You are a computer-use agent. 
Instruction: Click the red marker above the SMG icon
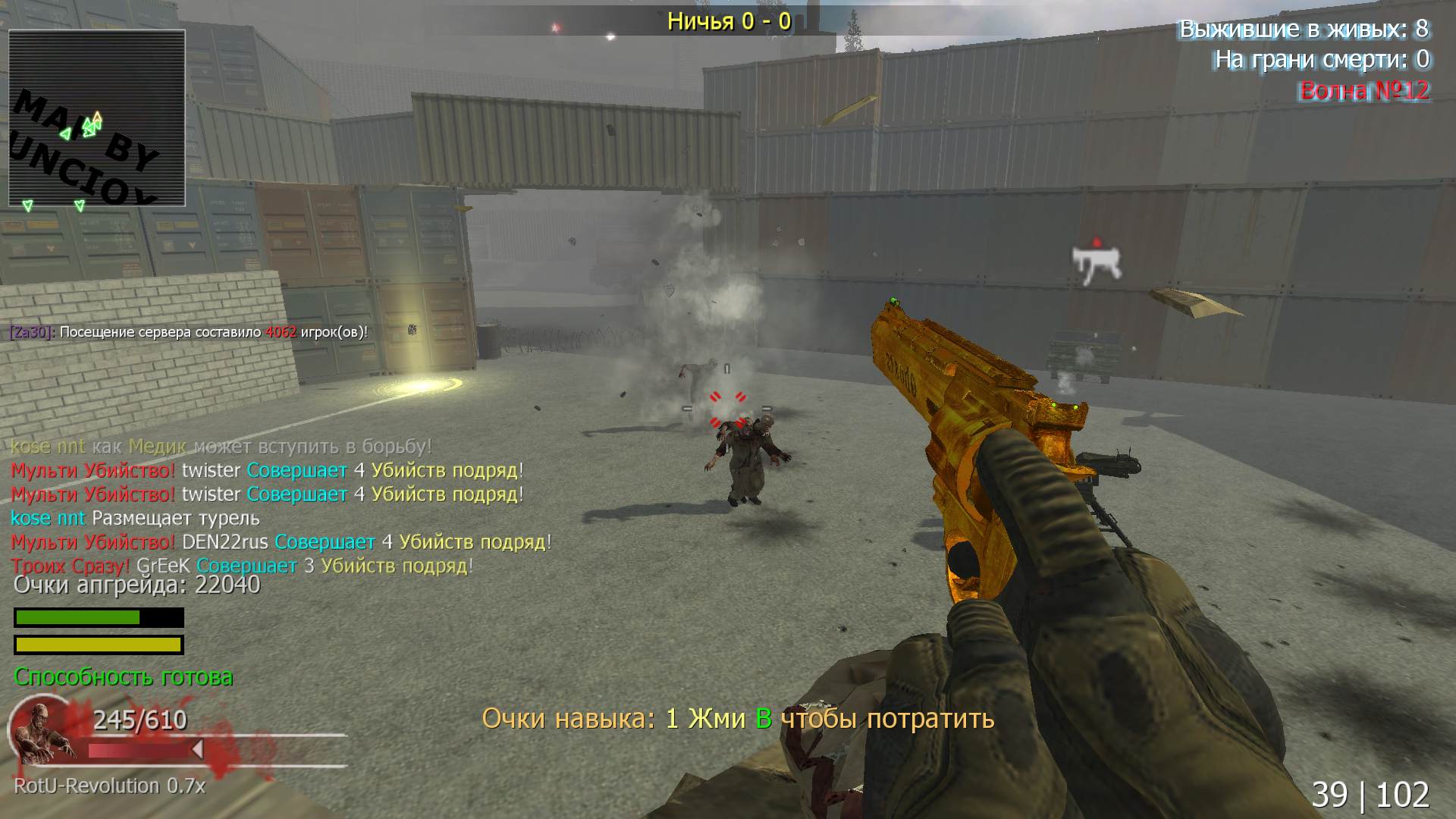[x=1097, y=239]
